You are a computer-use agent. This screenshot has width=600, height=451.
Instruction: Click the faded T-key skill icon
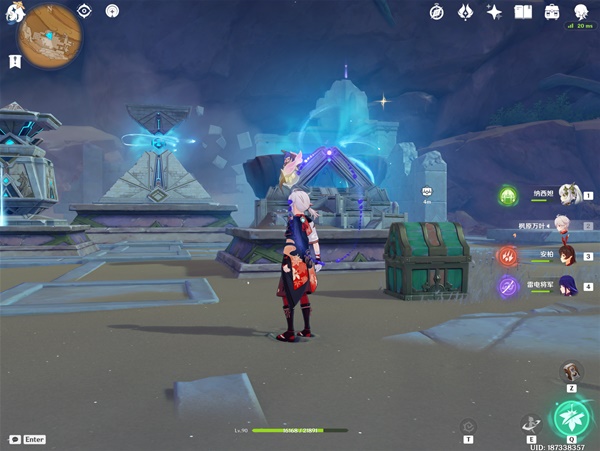point(468,427)
